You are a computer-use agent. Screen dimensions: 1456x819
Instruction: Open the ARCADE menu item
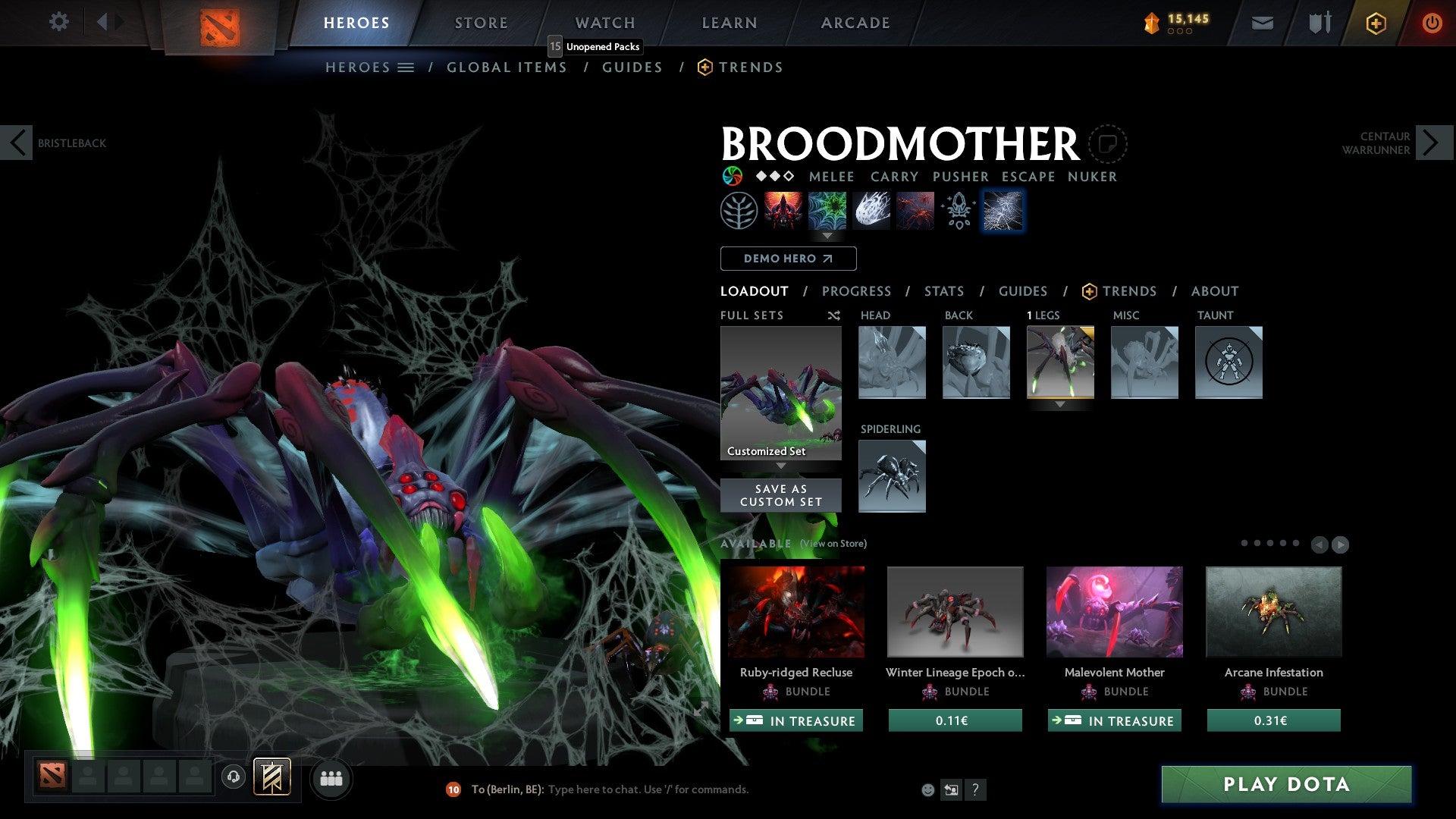point(855,23)
